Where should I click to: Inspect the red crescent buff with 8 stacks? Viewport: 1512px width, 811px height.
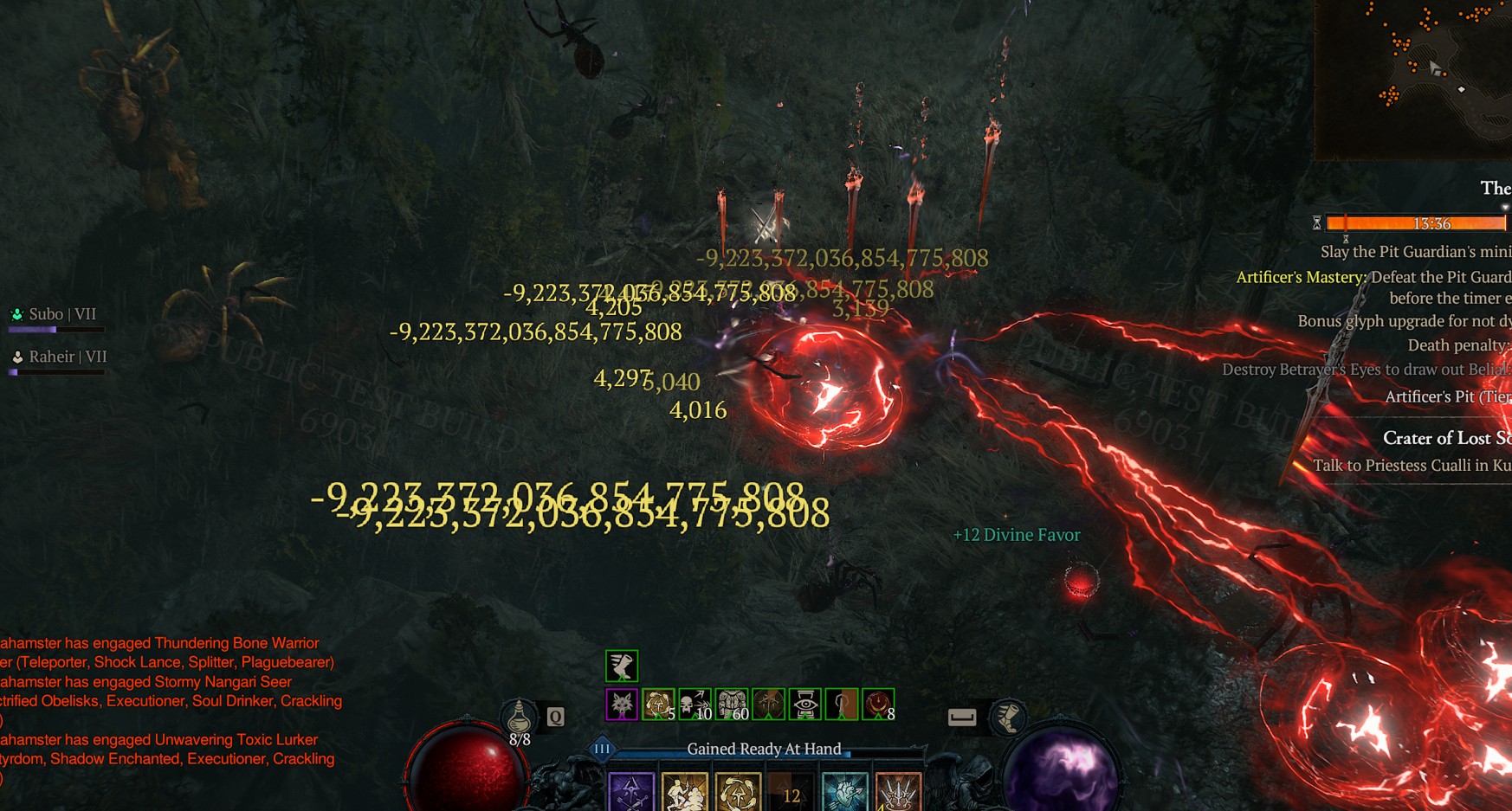click(x=878, y=705)
